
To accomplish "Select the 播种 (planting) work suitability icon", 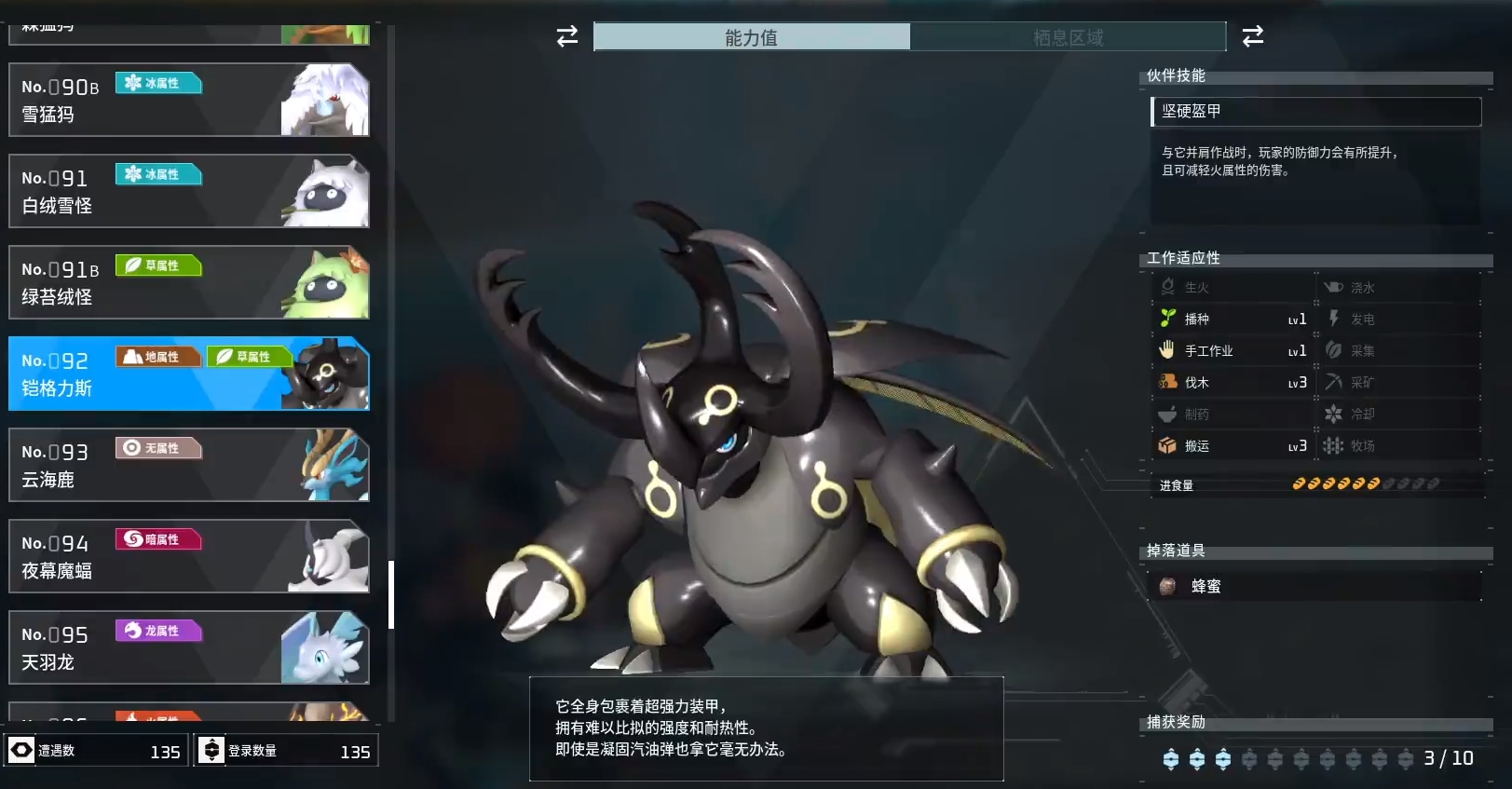I will (1168, 319).
